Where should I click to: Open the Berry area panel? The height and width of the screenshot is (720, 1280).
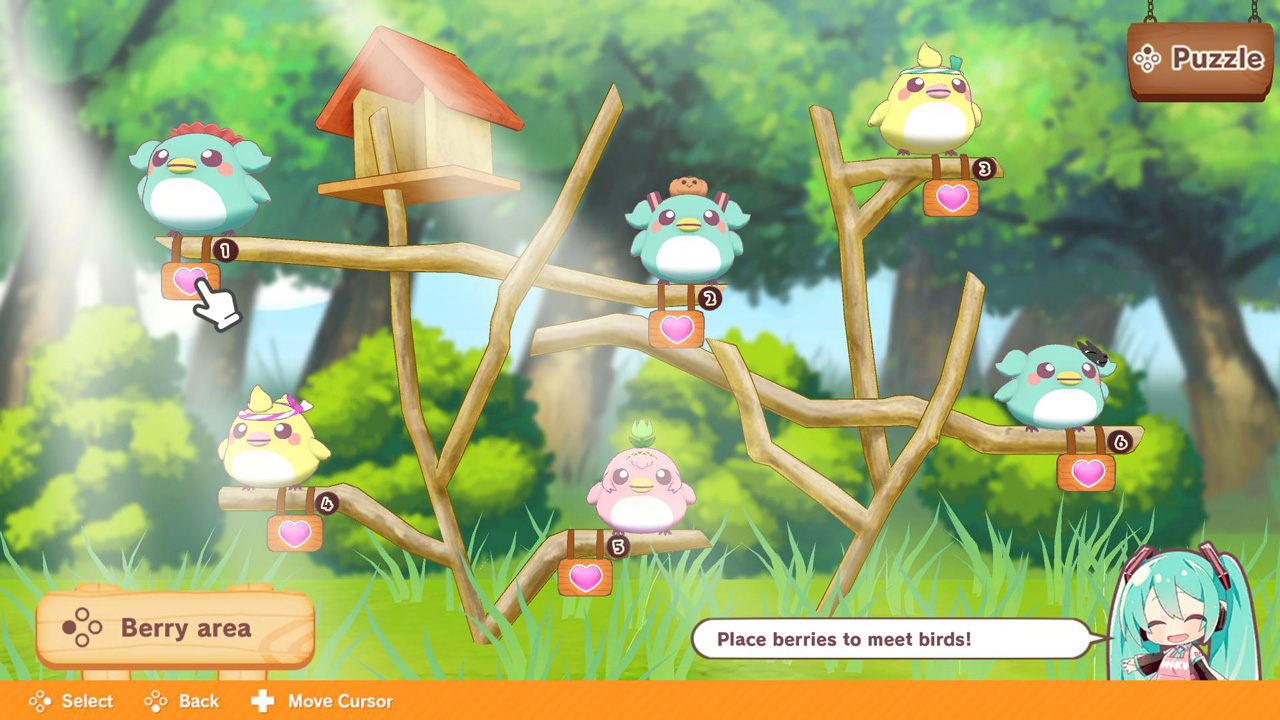pos(175,629)
